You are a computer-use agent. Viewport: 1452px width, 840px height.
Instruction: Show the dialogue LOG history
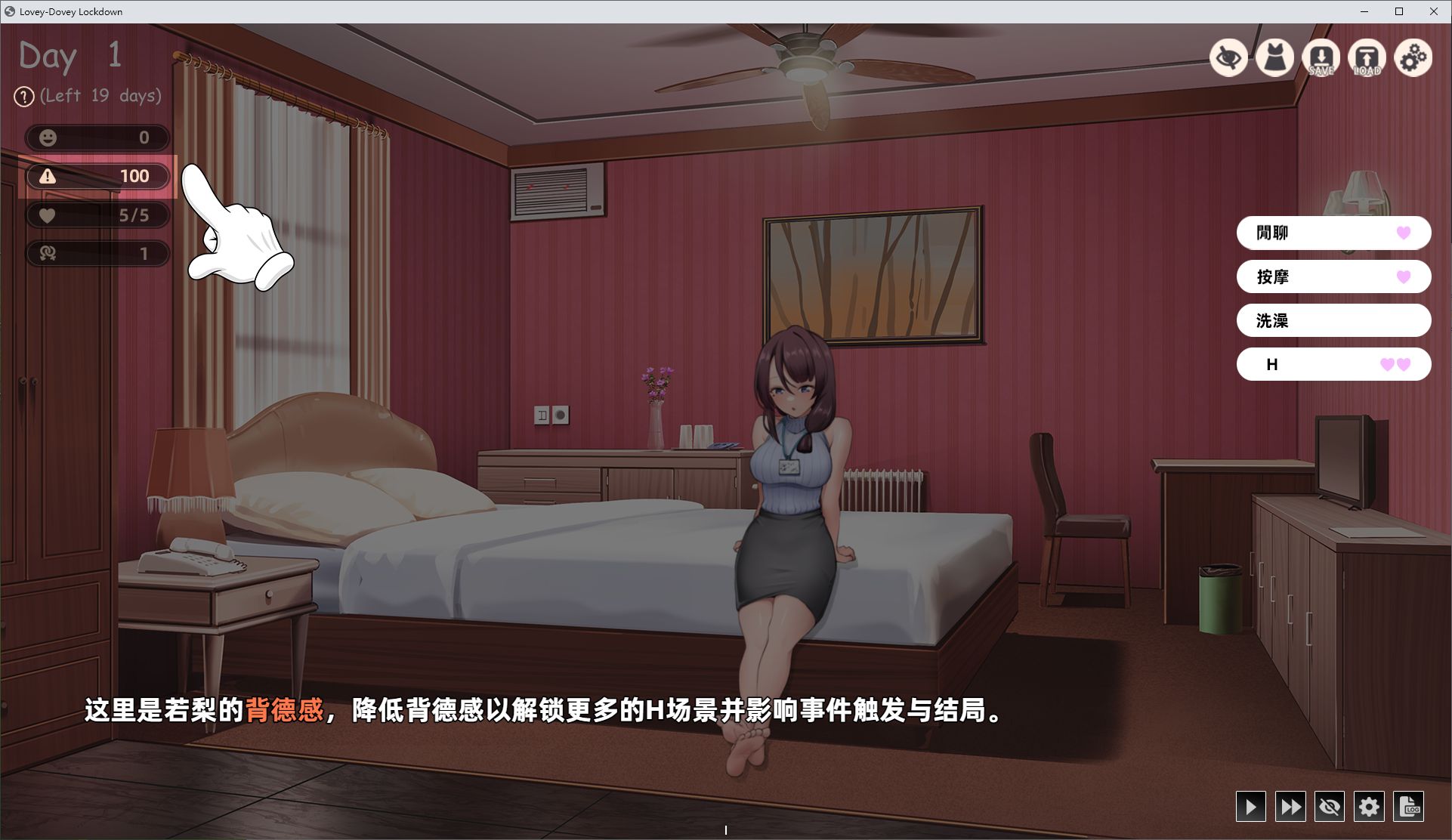1408,807
